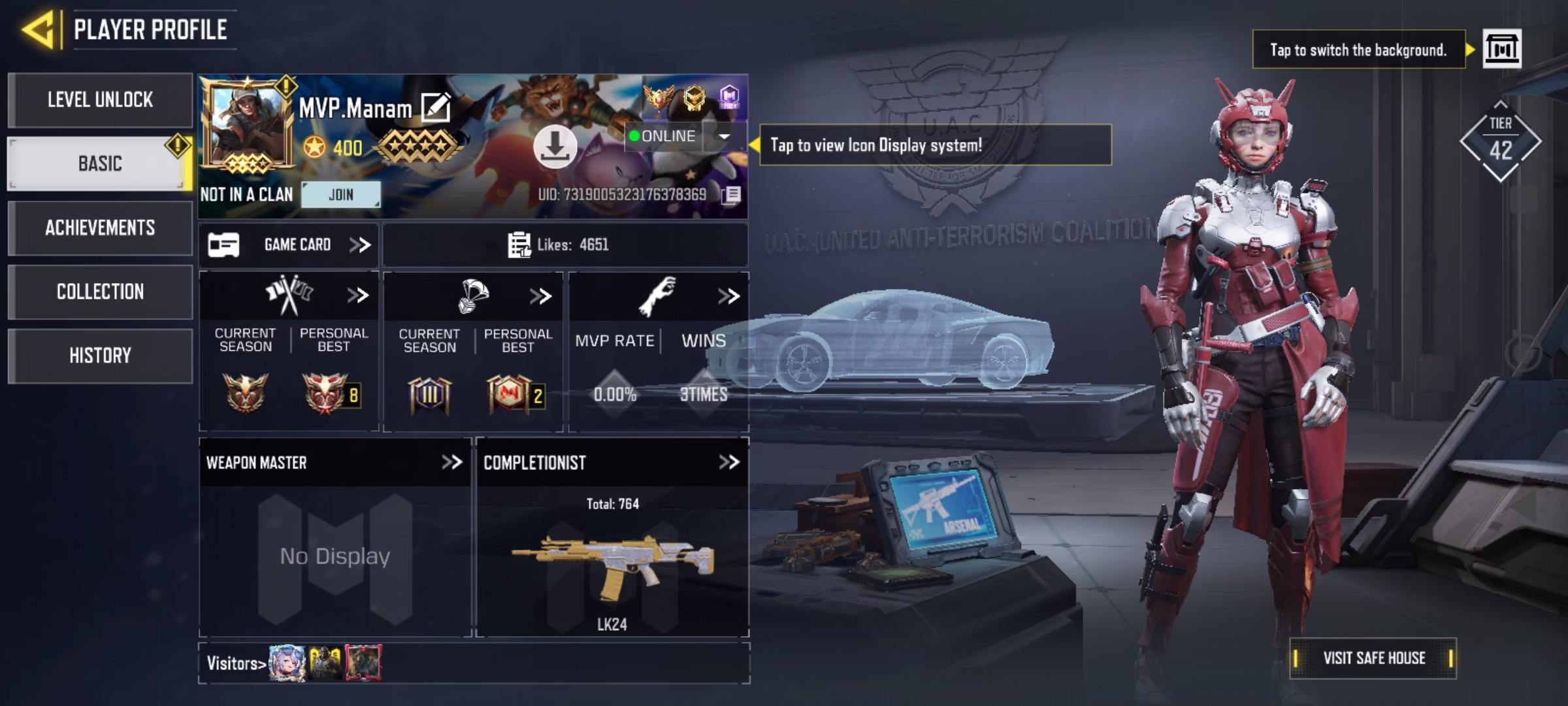Expand the Completionist panel
This screenshot has height=706, width=1568.
click(728, 463)
